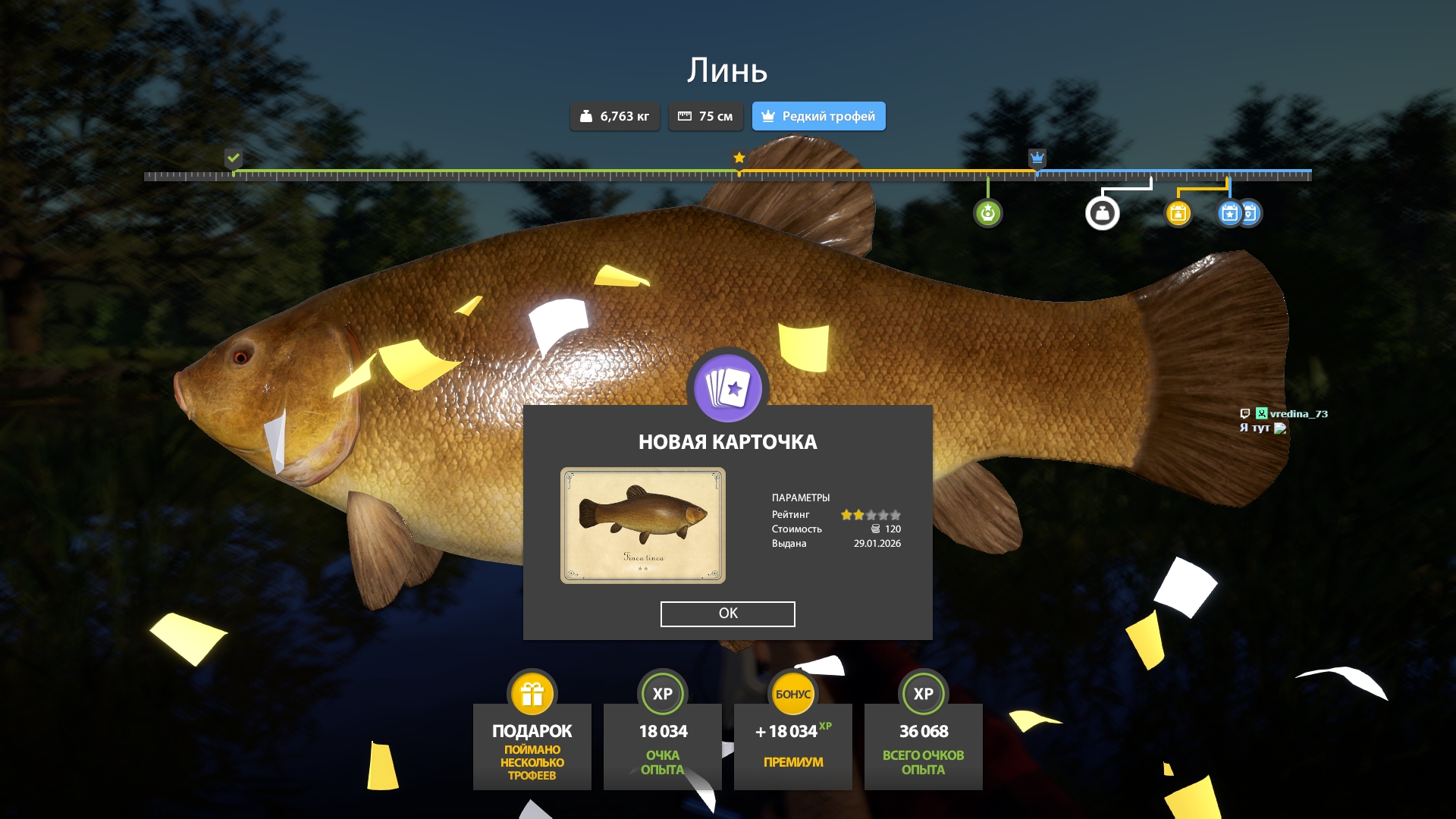Screen dimensions: 1456x819
Task: Open the Tinca tinca card thumbnail
Action: click(642, 526)
